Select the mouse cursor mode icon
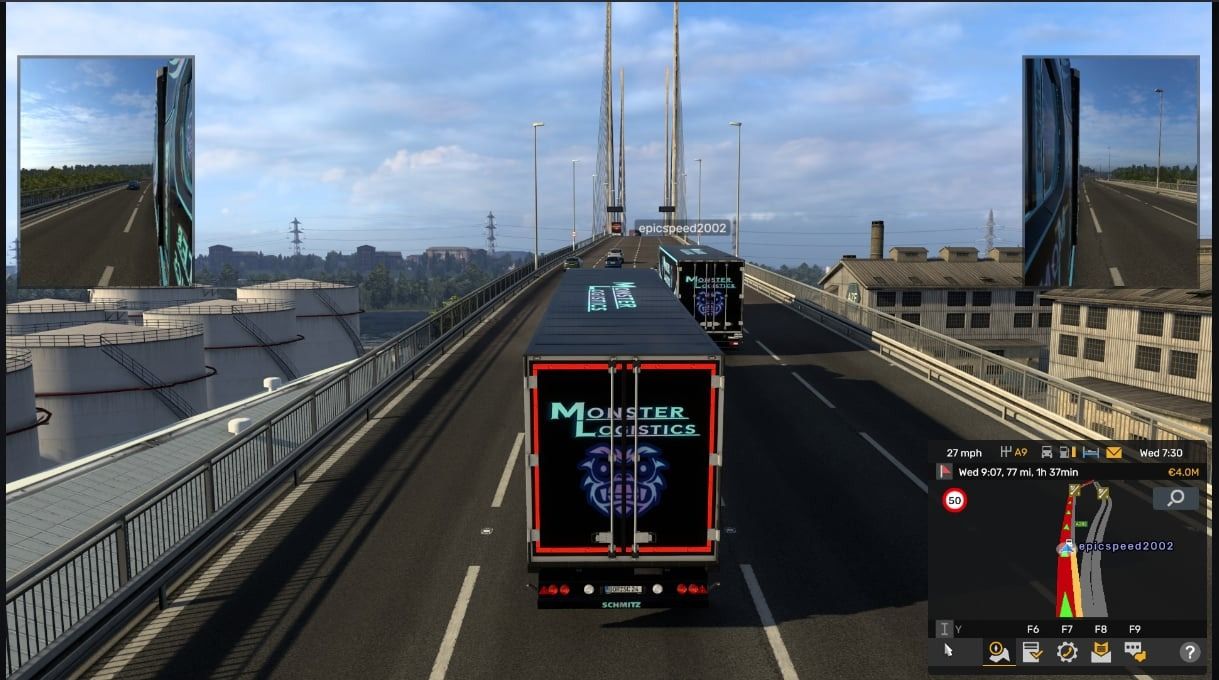The image size is (1219, 680). (948, 651)
